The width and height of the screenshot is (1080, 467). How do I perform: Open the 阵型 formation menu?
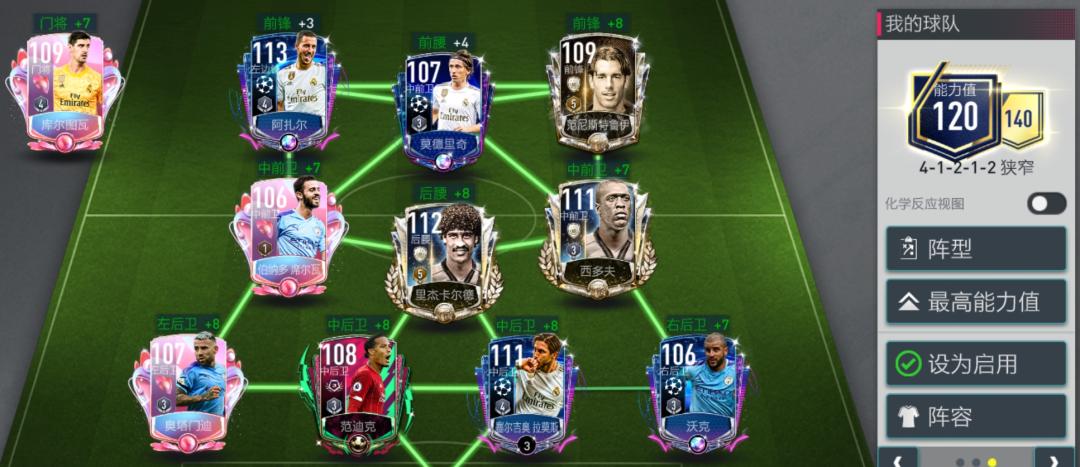click(x=975, y=249)
